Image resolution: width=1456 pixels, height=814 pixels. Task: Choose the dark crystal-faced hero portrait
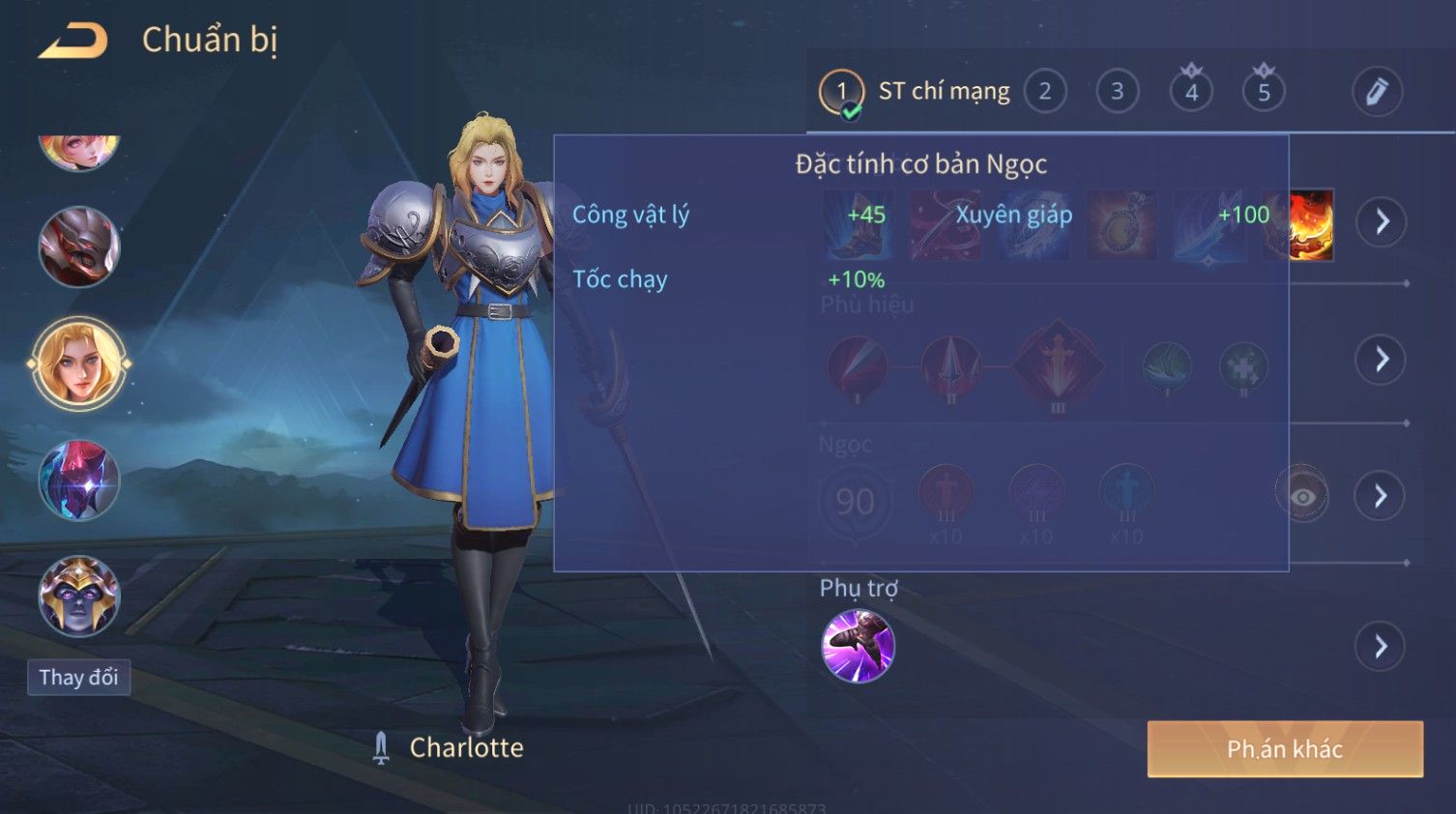point(79,480)
